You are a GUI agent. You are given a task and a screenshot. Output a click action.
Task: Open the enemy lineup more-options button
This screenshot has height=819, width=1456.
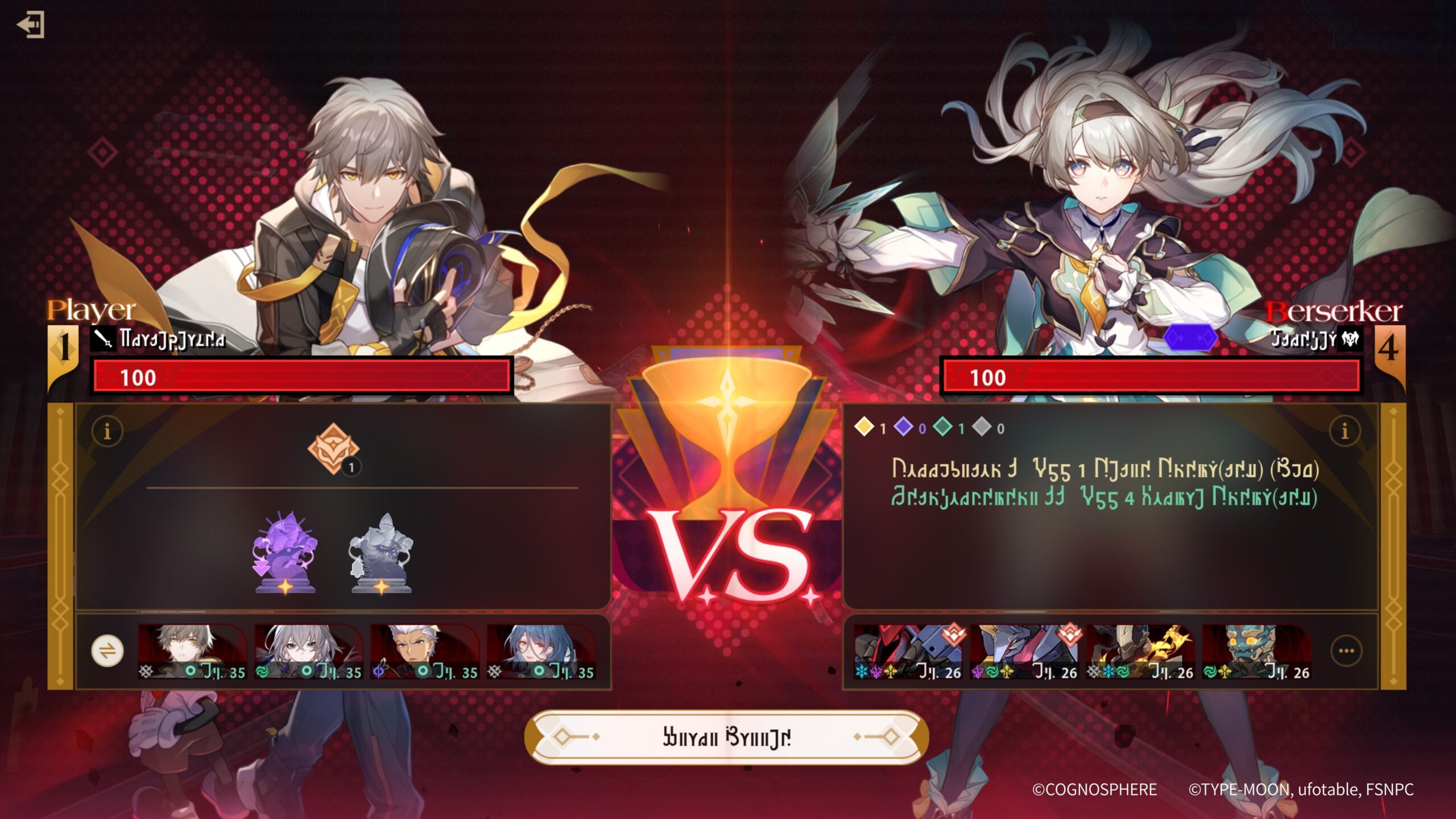[x=1346, y=651]
